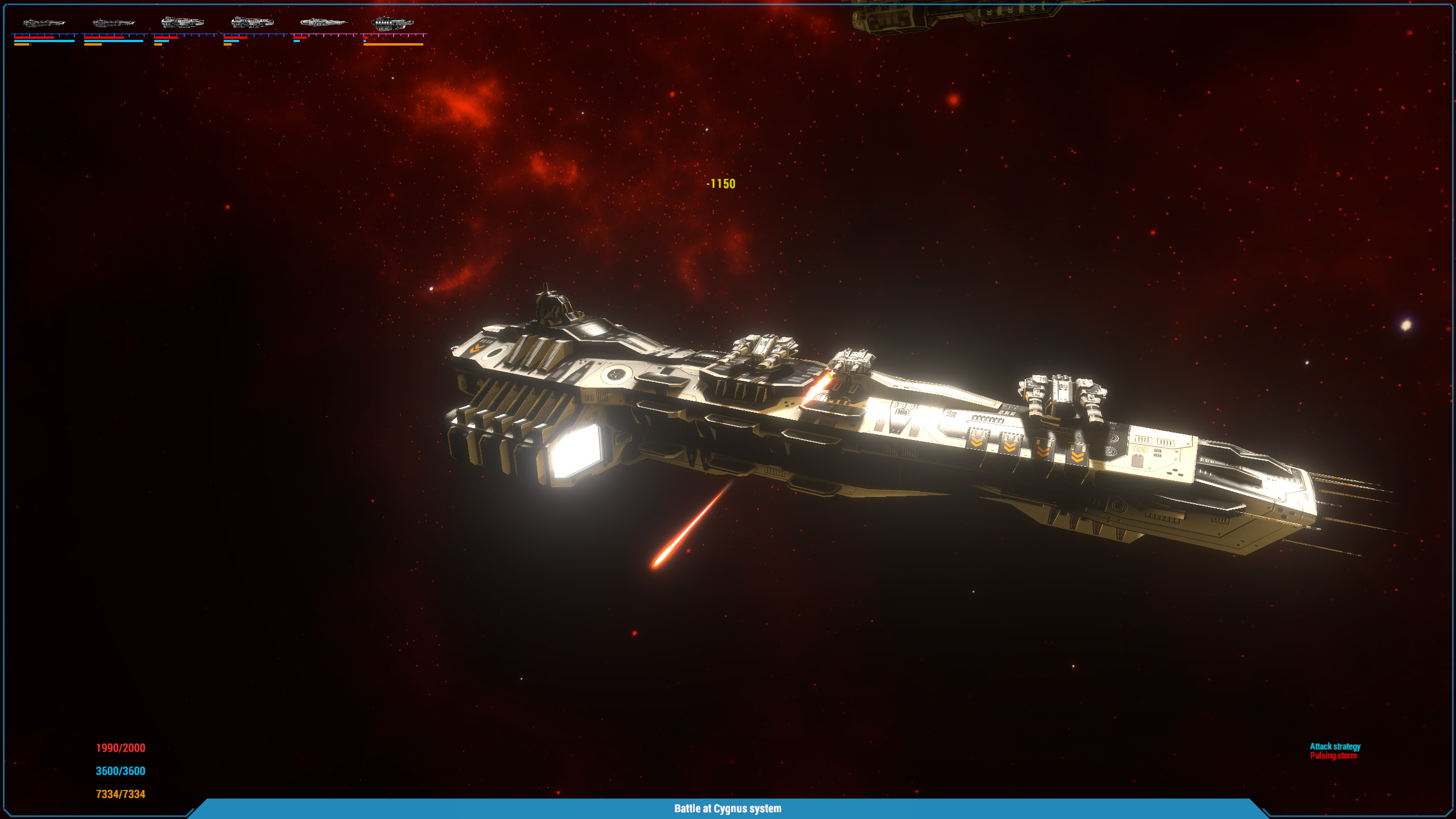Image resolution: width=1456 pixels, height=819 pixels.
Task: Click the red 1990/2000 hull value
Action: tap(119, 748)
